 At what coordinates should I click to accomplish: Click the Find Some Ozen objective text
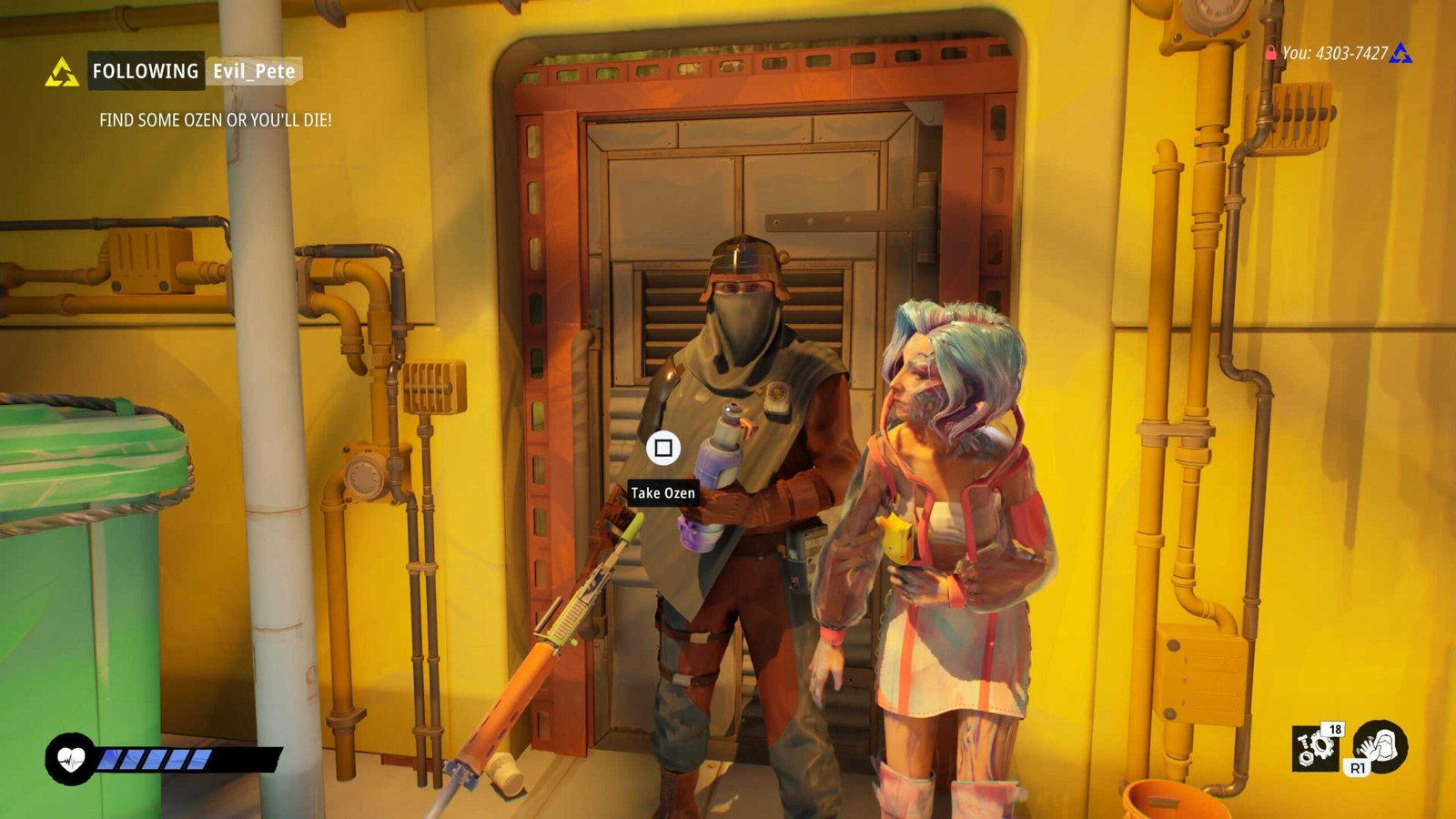215,120
